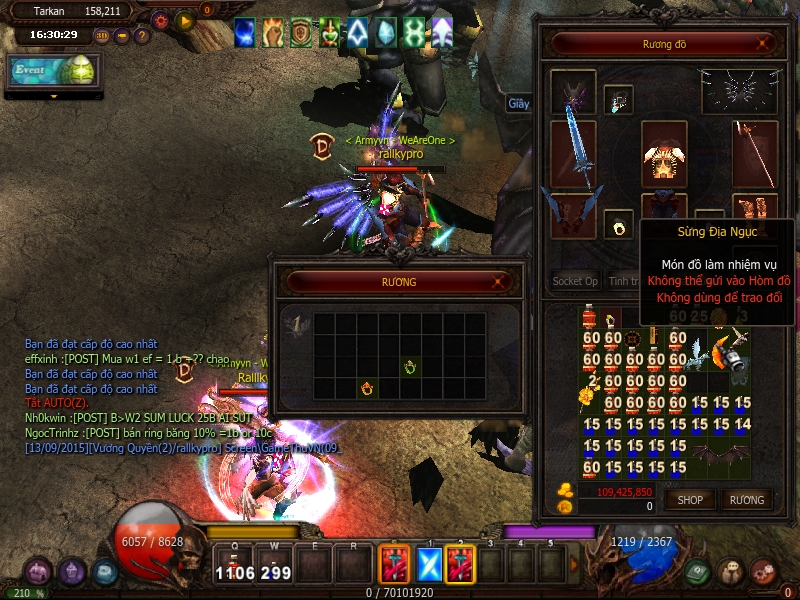The height and width of the screenshot is (600, 800).
Task: Click the orange play arrow button
Action: [184, 19]
